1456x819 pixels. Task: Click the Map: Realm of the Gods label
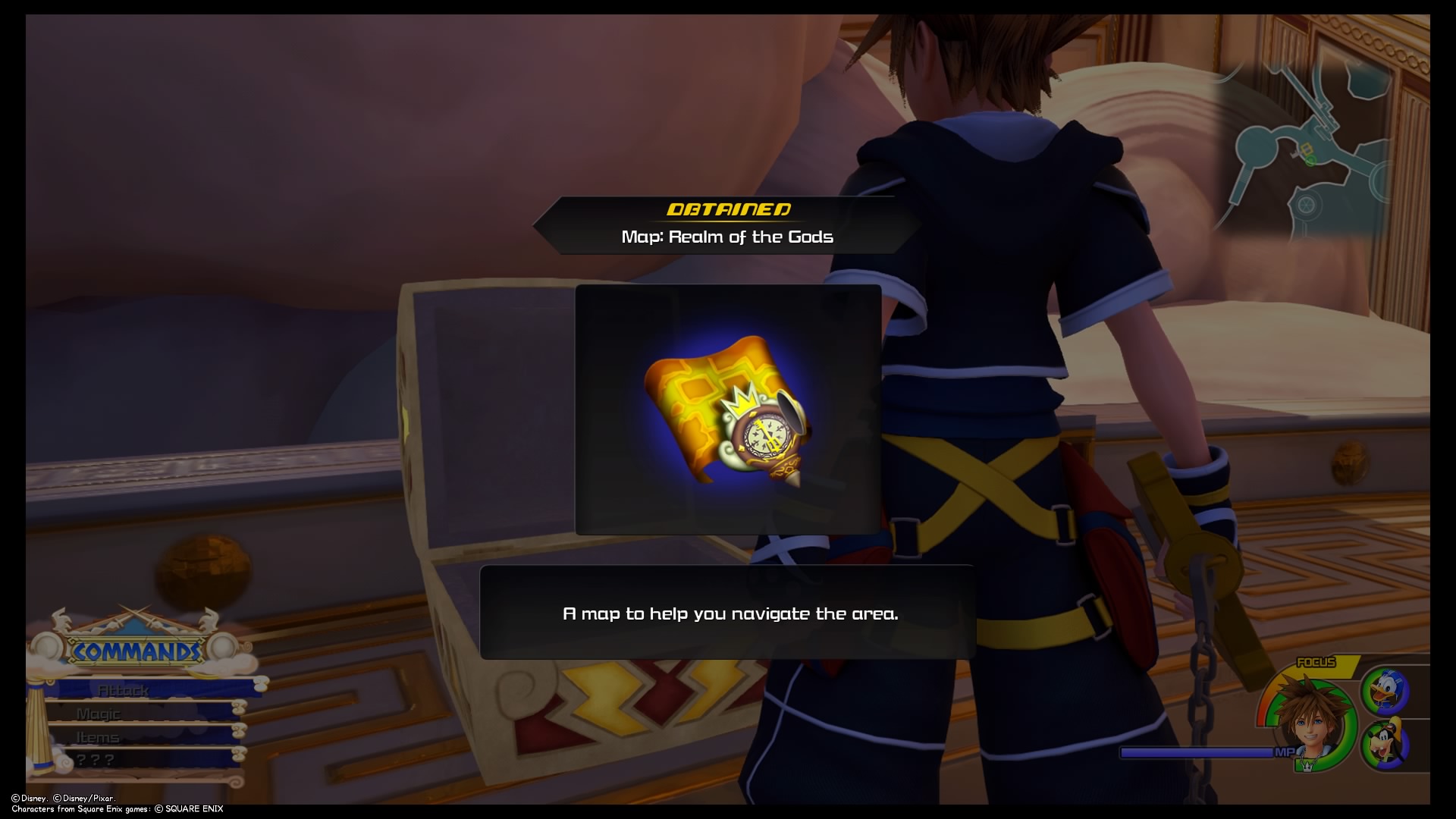726,236
